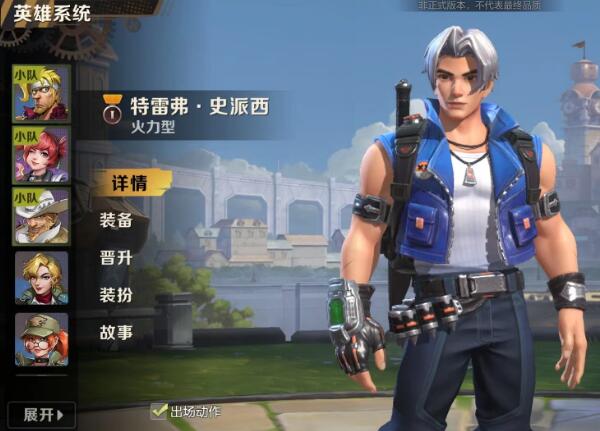Select the green-cap orange-haired hero portrait
The height and width of the screenshot is (431, 600).
[41, 339]
